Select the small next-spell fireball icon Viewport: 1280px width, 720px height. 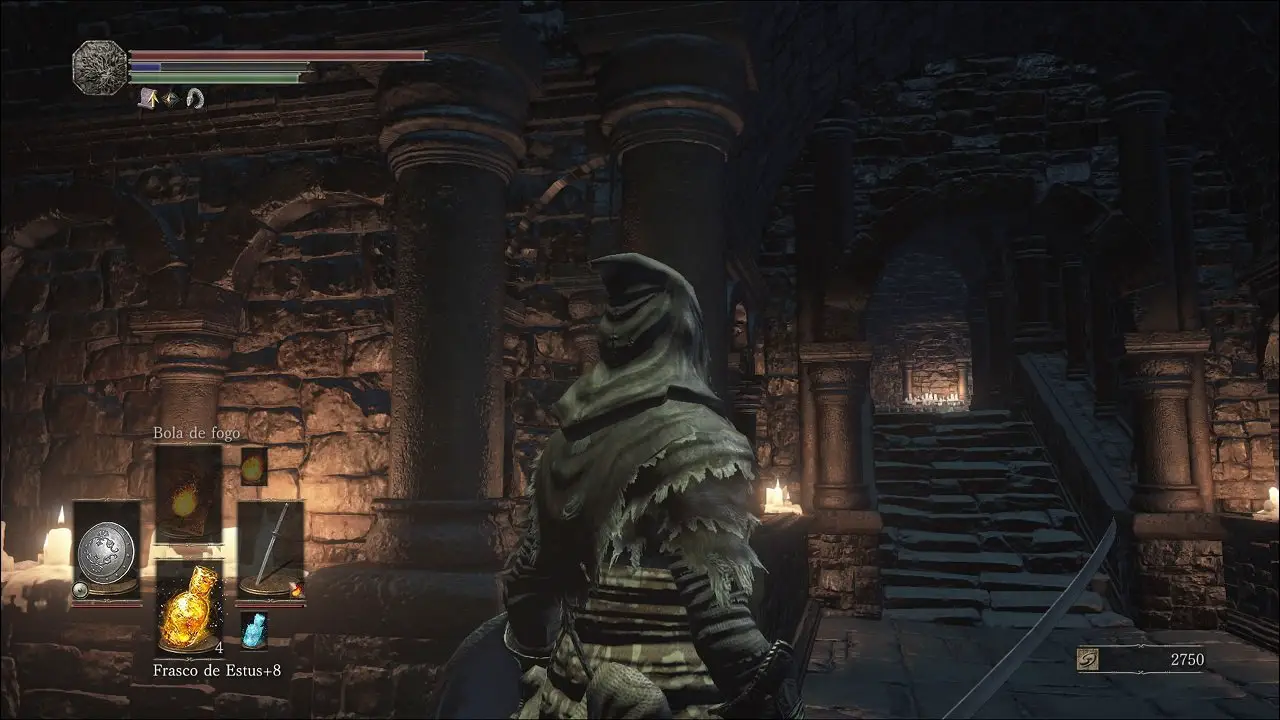tap(254, 466)
